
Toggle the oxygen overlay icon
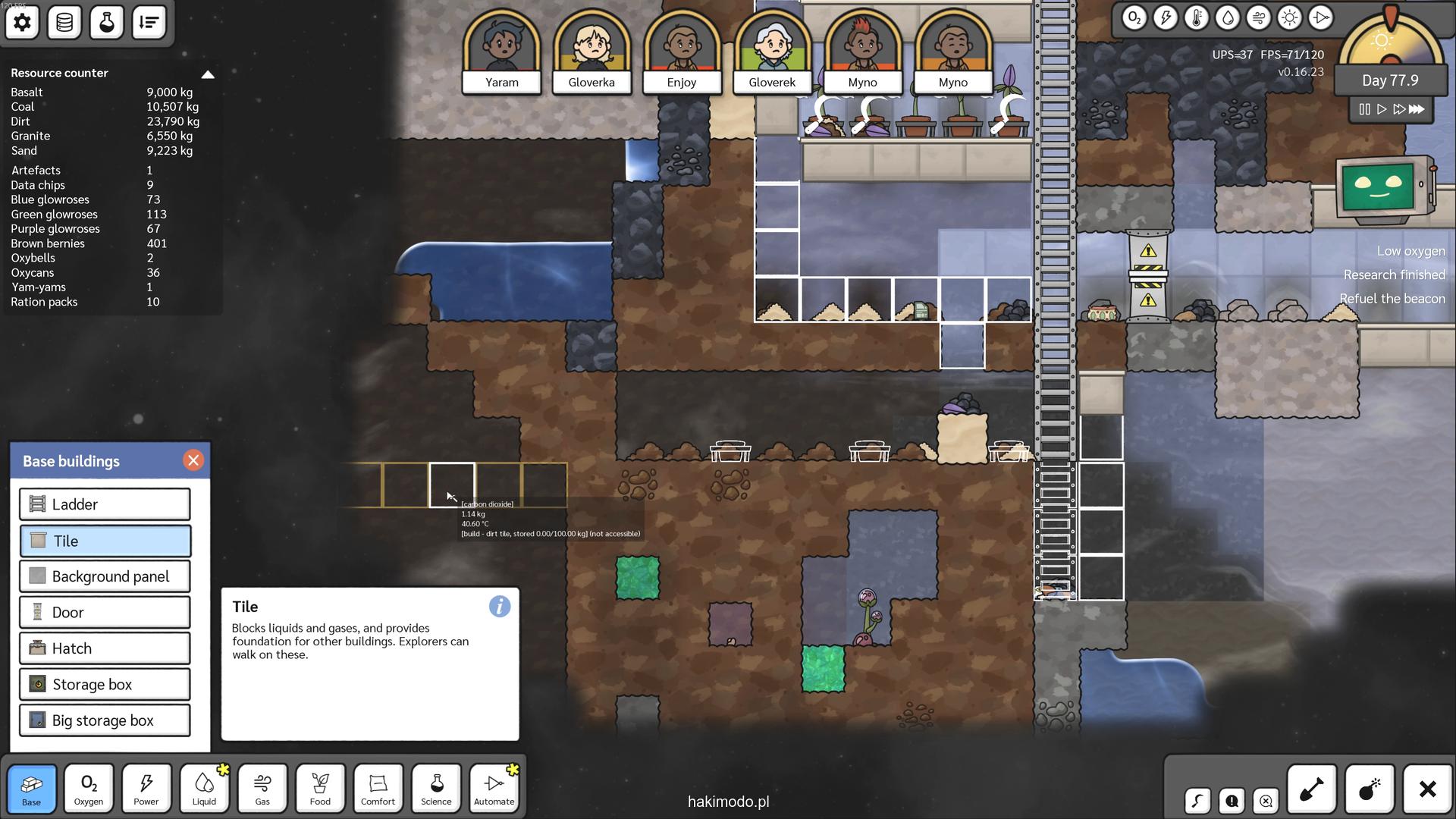click(1134, 18)
